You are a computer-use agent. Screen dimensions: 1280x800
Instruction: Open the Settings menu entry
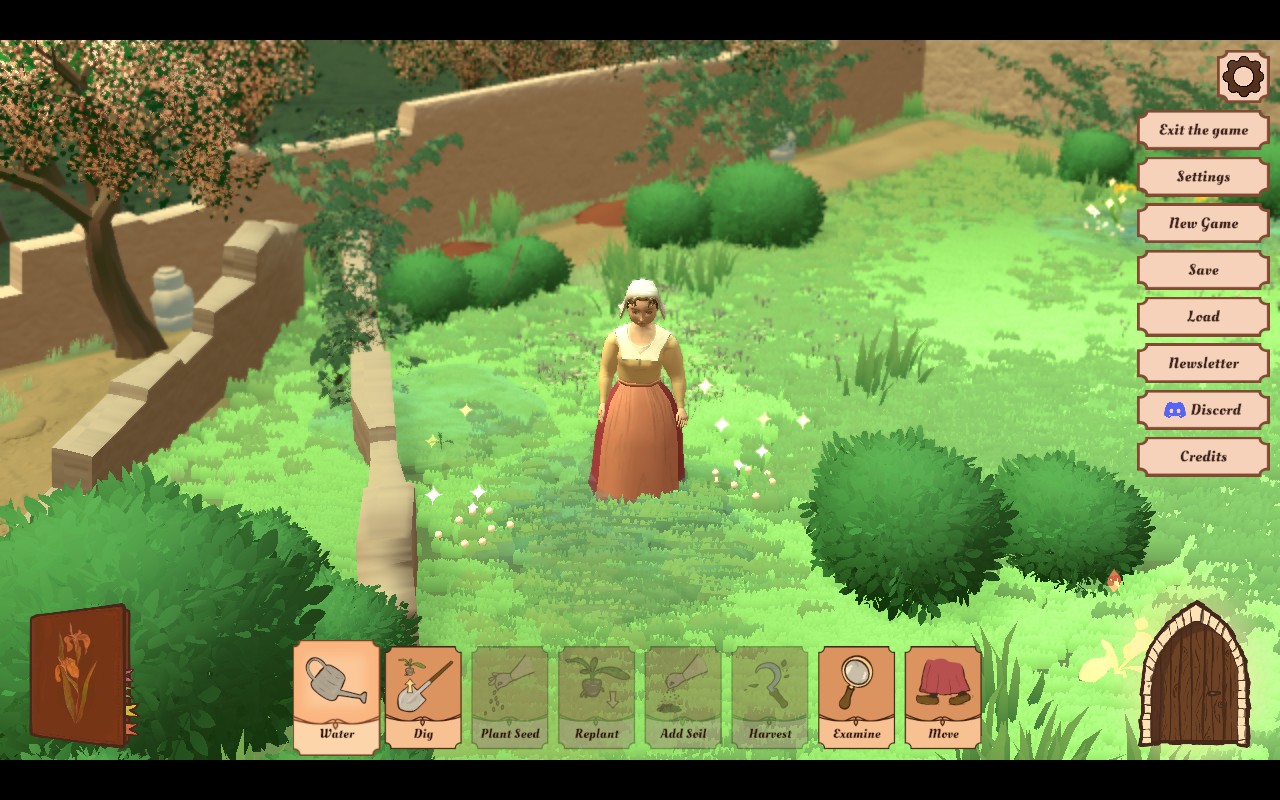pos(1203,177)
